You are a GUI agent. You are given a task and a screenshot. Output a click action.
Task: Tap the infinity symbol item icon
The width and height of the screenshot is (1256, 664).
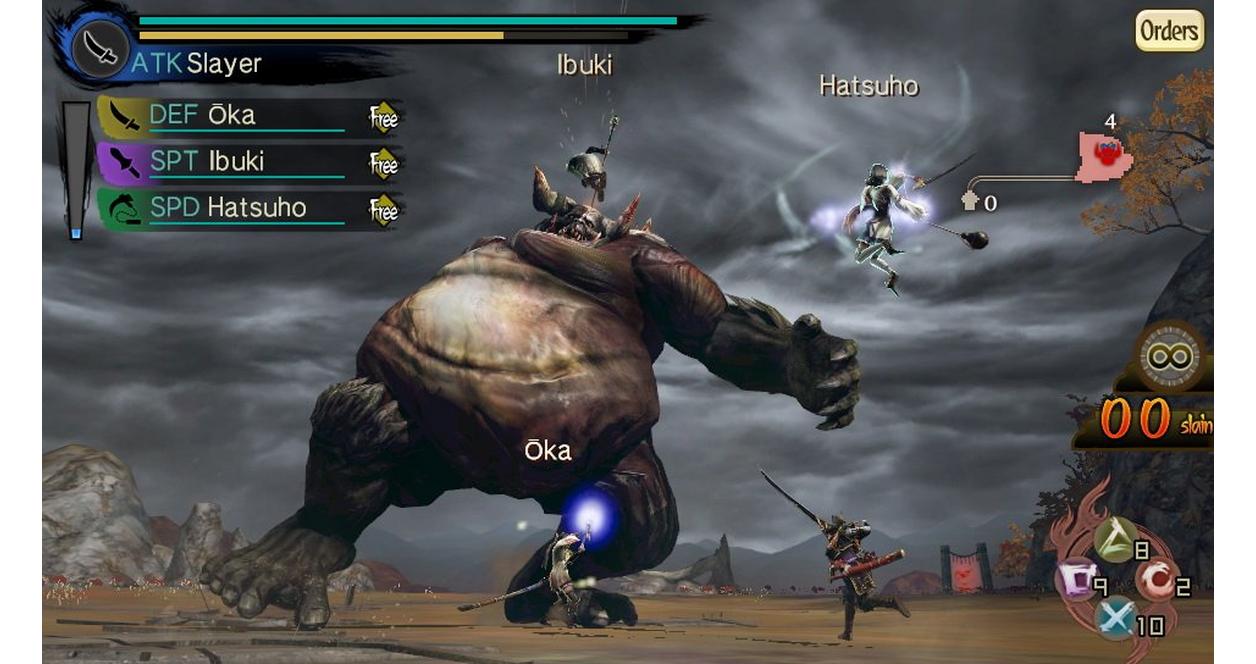point(1171,355)
